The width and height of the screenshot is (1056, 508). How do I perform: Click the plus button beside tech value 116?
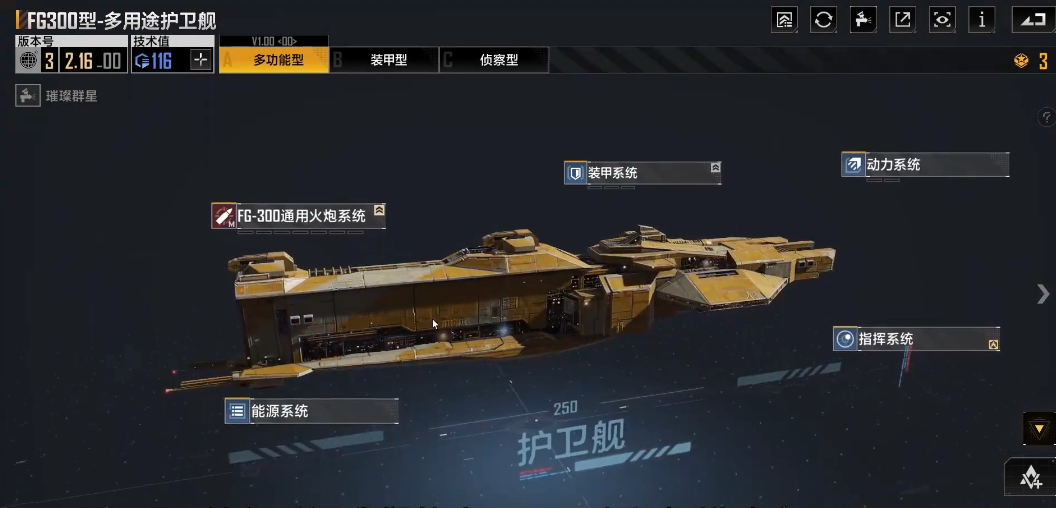point(201,60)
